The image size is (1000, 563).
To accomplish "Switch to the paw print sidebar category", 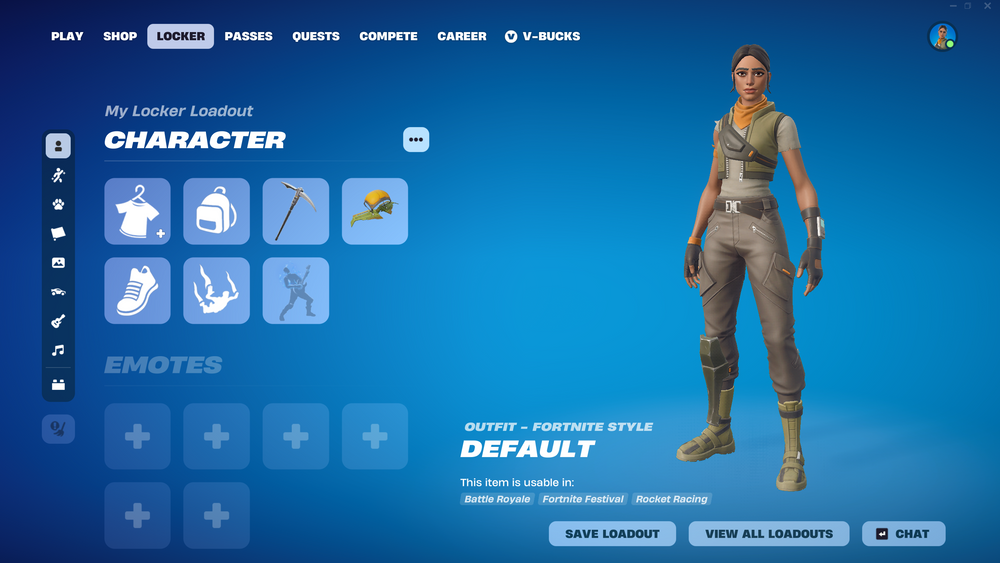I will click(58, 205).
